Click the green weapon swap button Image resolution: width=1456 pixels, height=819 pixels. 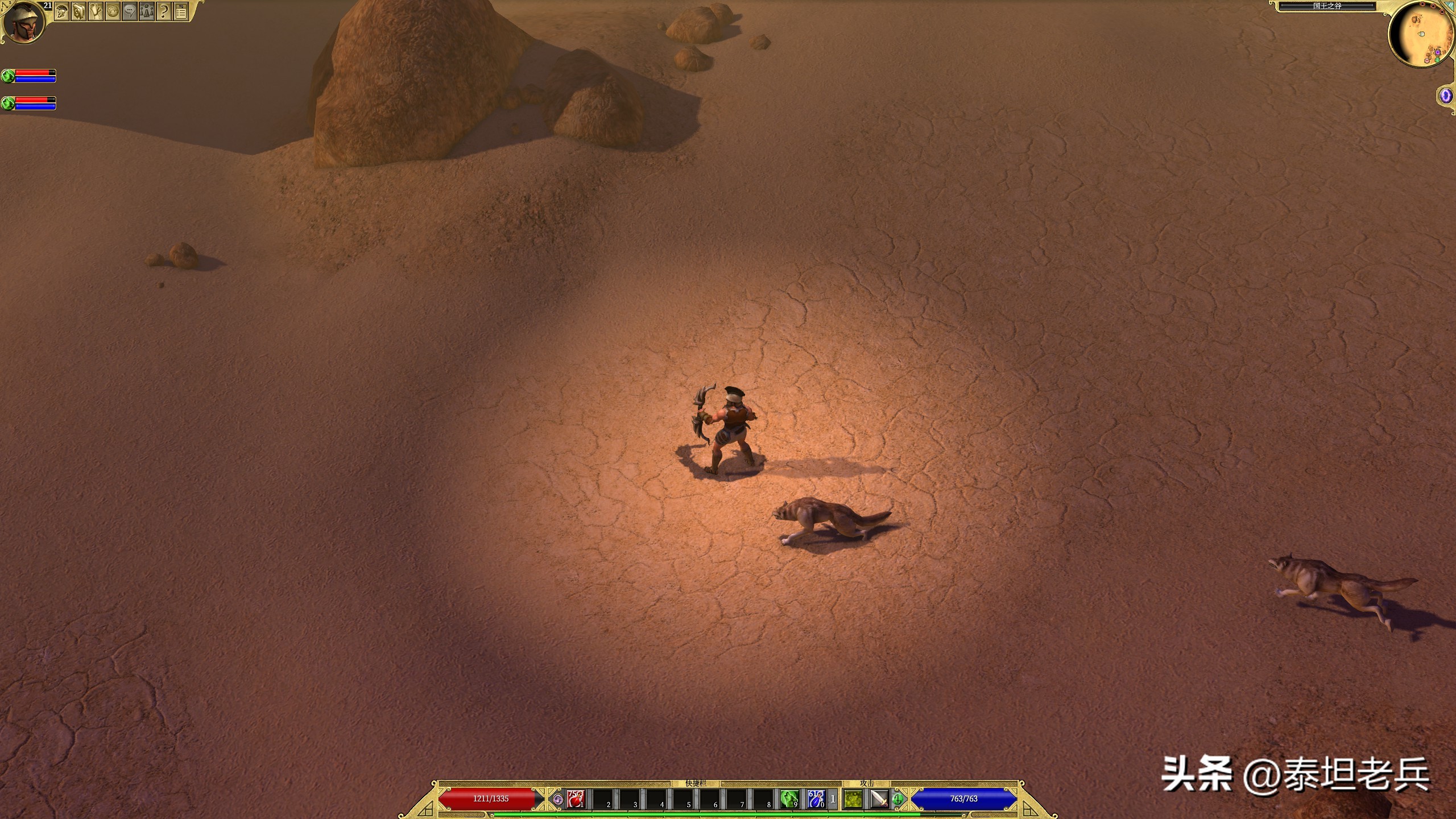(898, 799)
